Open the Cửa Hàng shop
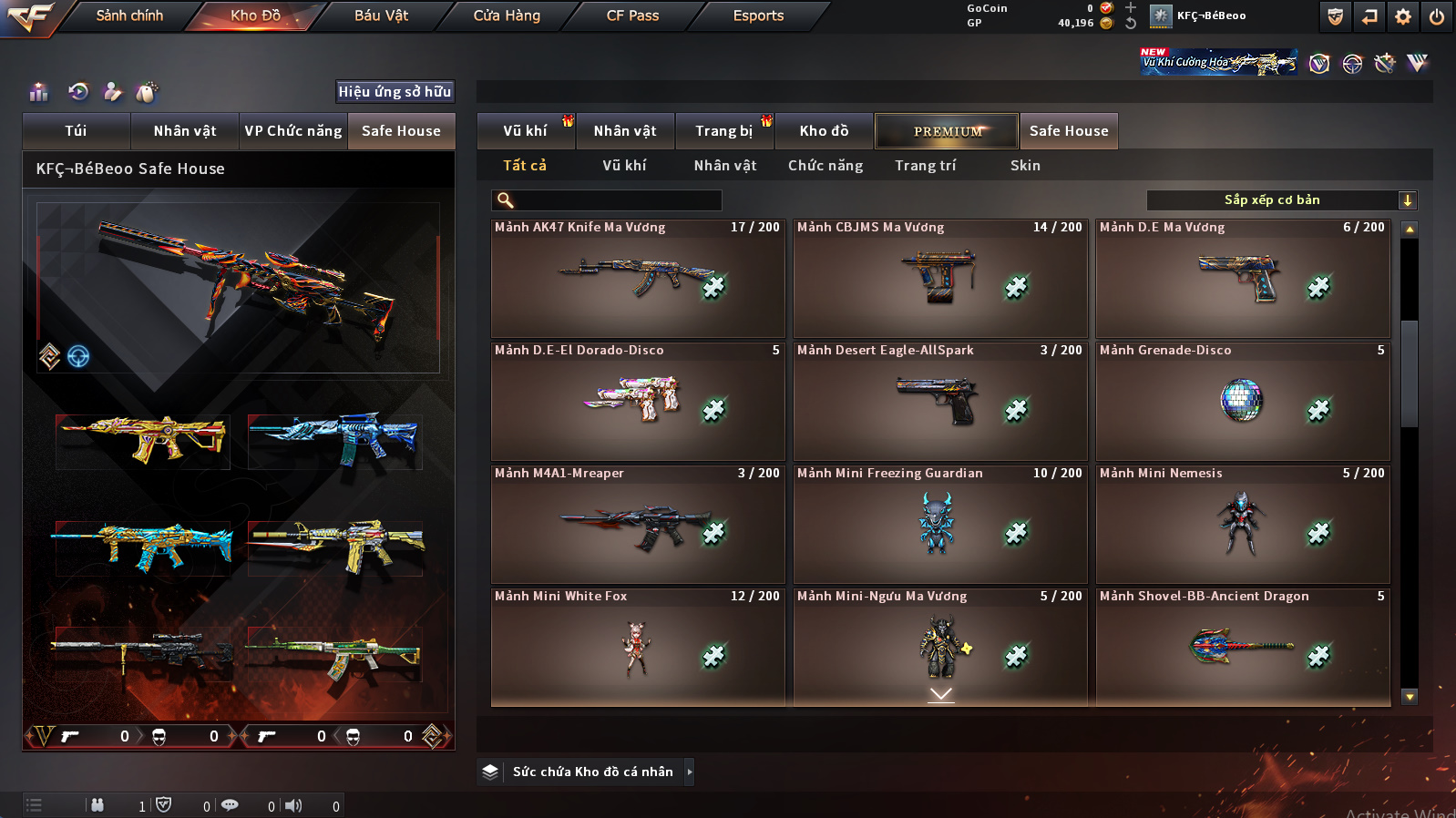The image size is (1456, 818). tap(507, 15)
